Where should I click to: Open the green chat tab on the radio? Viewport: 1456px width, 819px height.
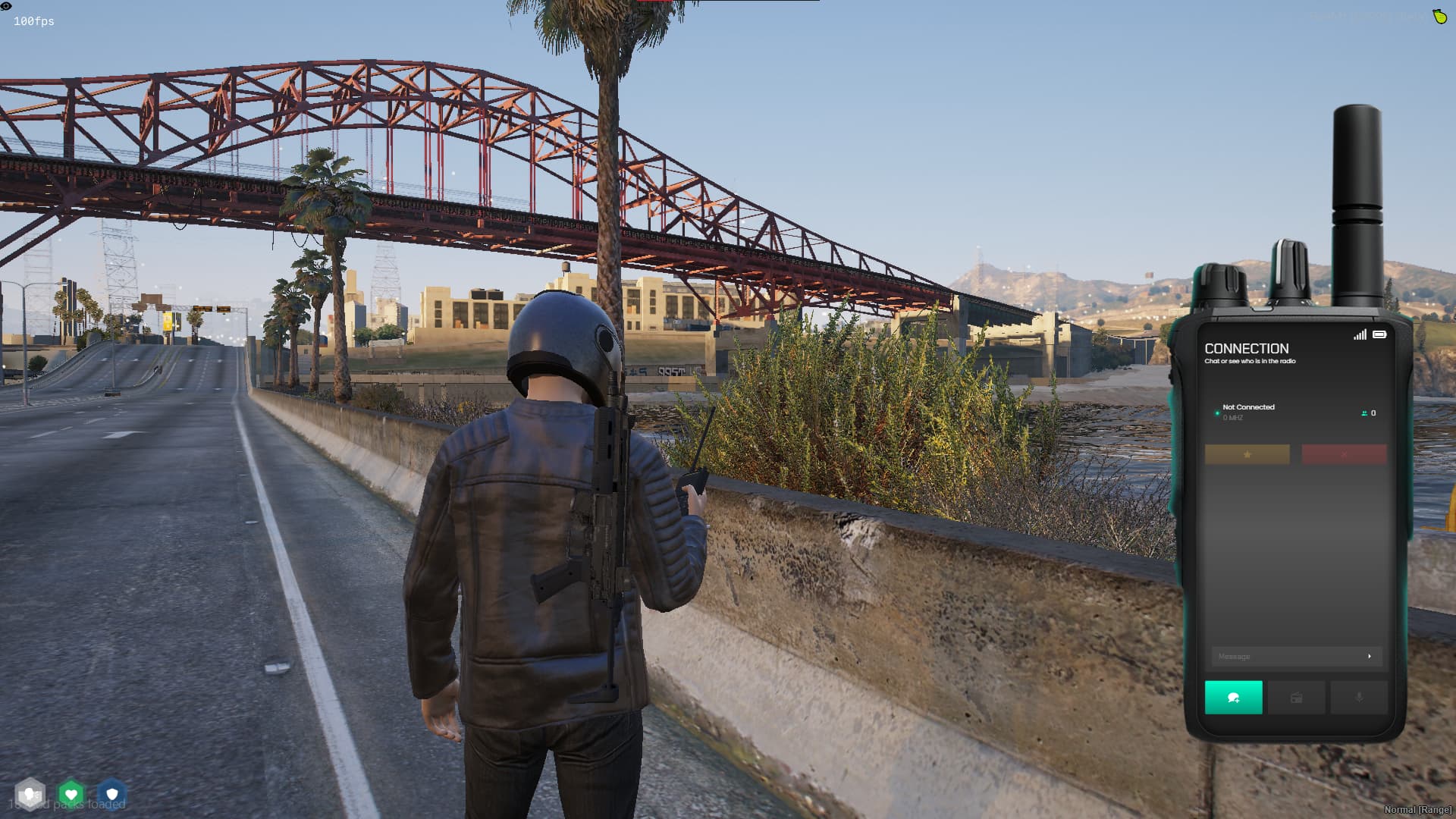coord(1233,698)
